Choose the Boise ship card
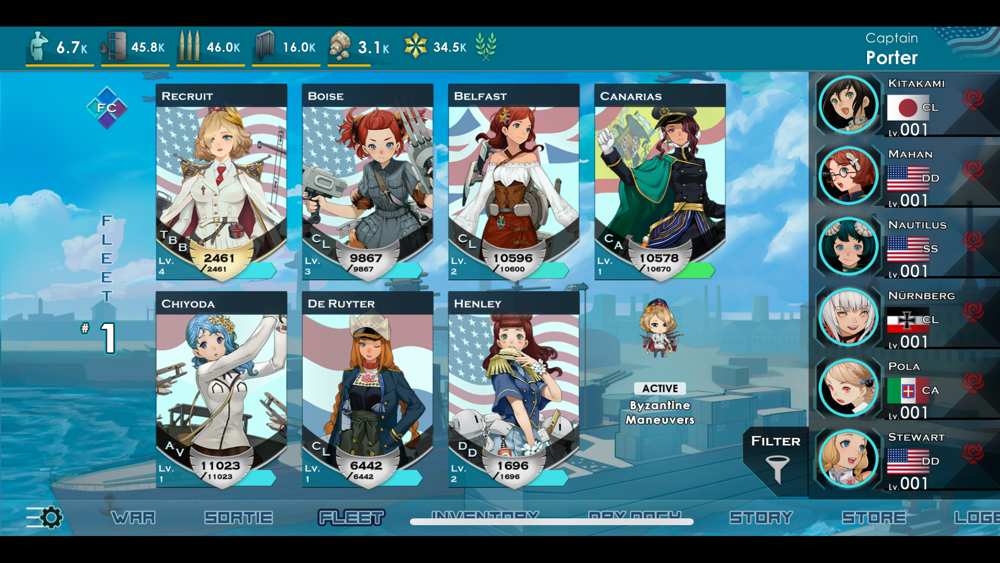Viewport: 1000px width, 563px height. pyautogui.click(x=367, y=182)
